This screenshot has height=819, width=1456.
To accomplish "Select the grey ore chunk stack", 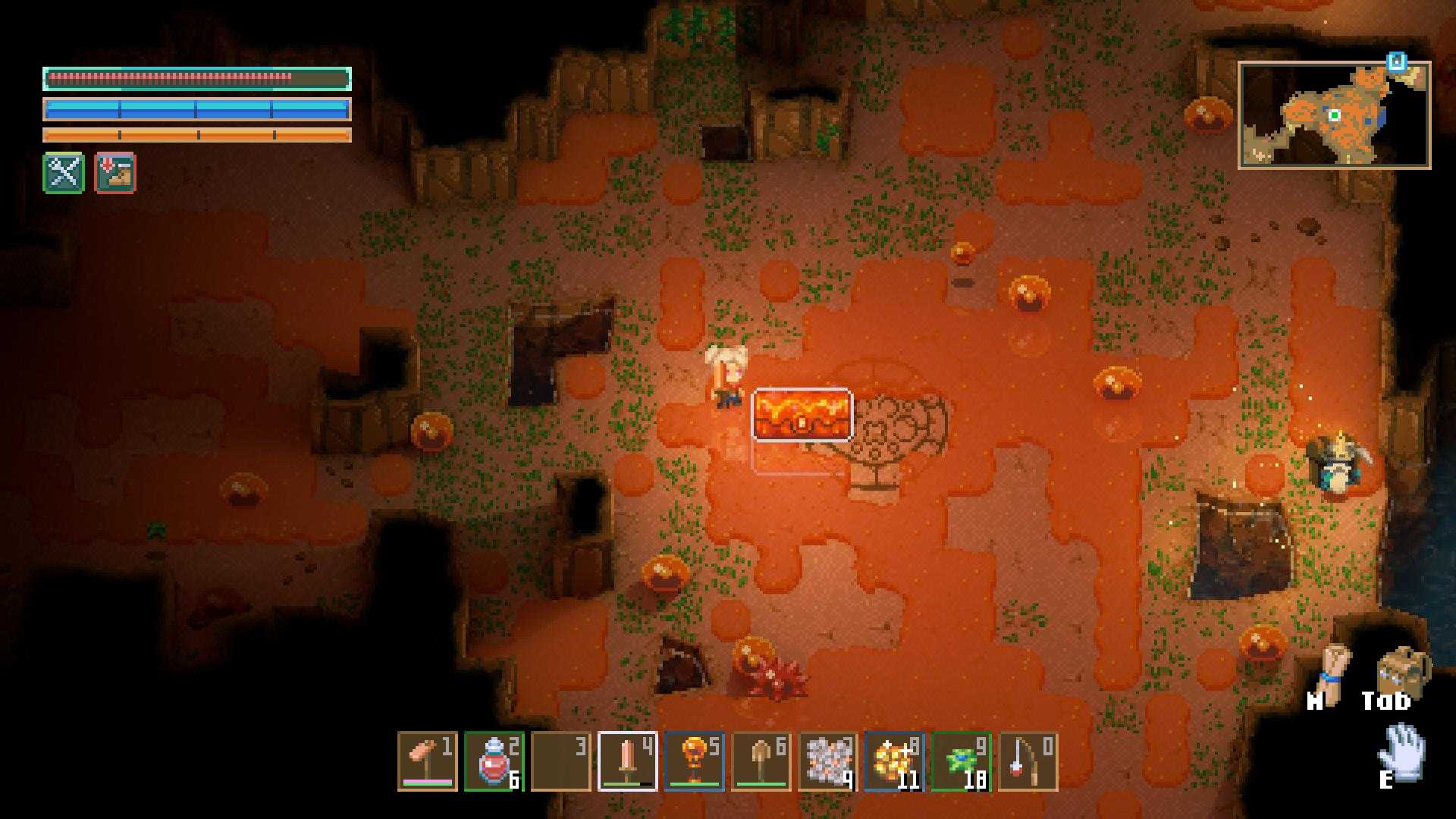I will [827, 761].
